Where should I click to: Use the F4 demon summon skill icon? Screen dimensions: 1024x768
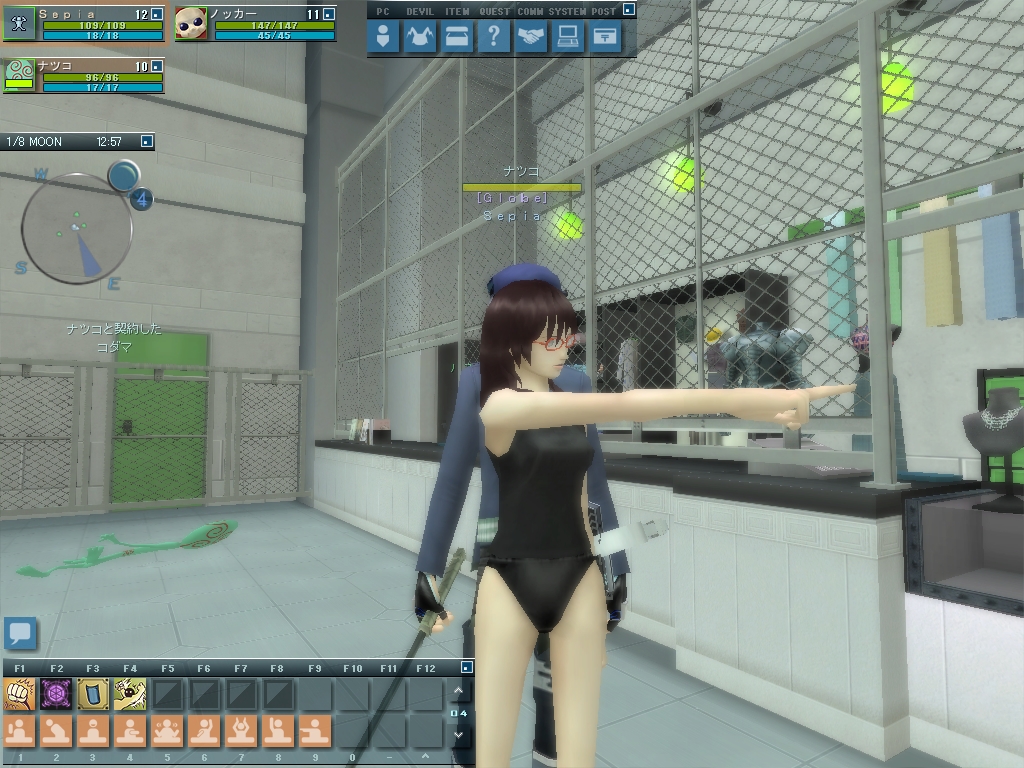click(130, 694)
